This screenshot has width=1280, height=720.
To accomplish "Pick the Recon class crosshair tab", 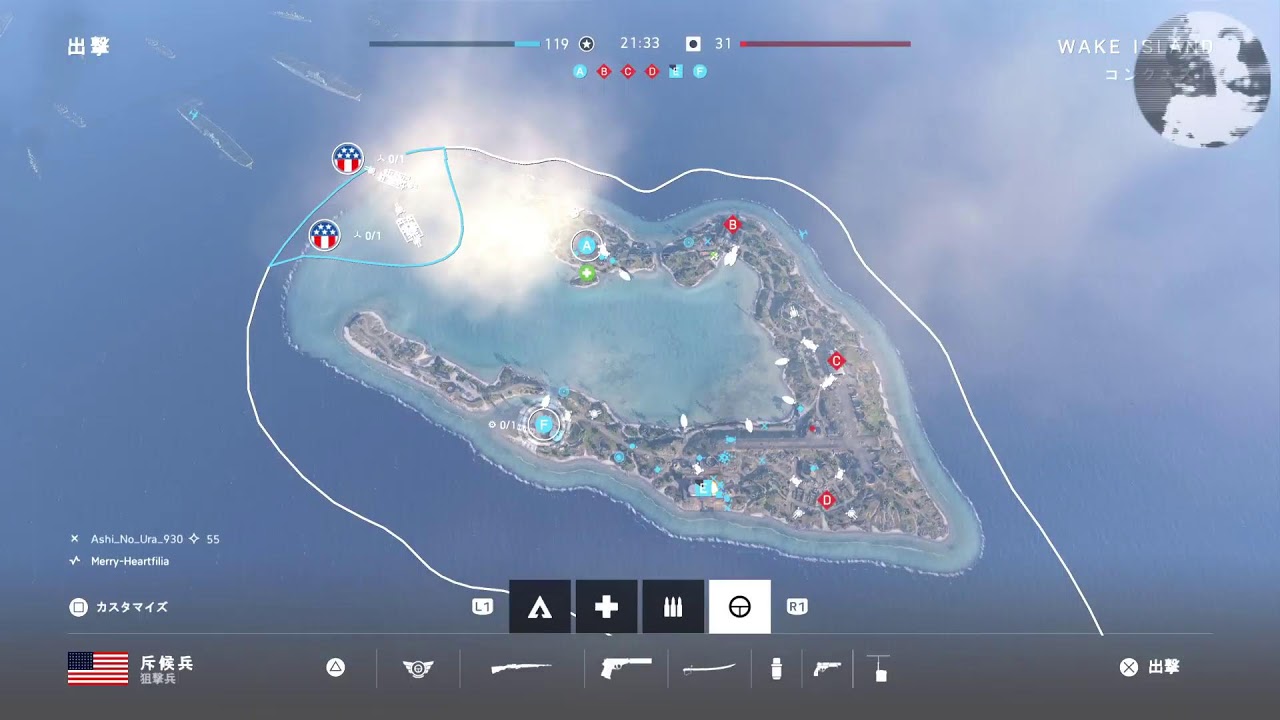I will [739, 607].
